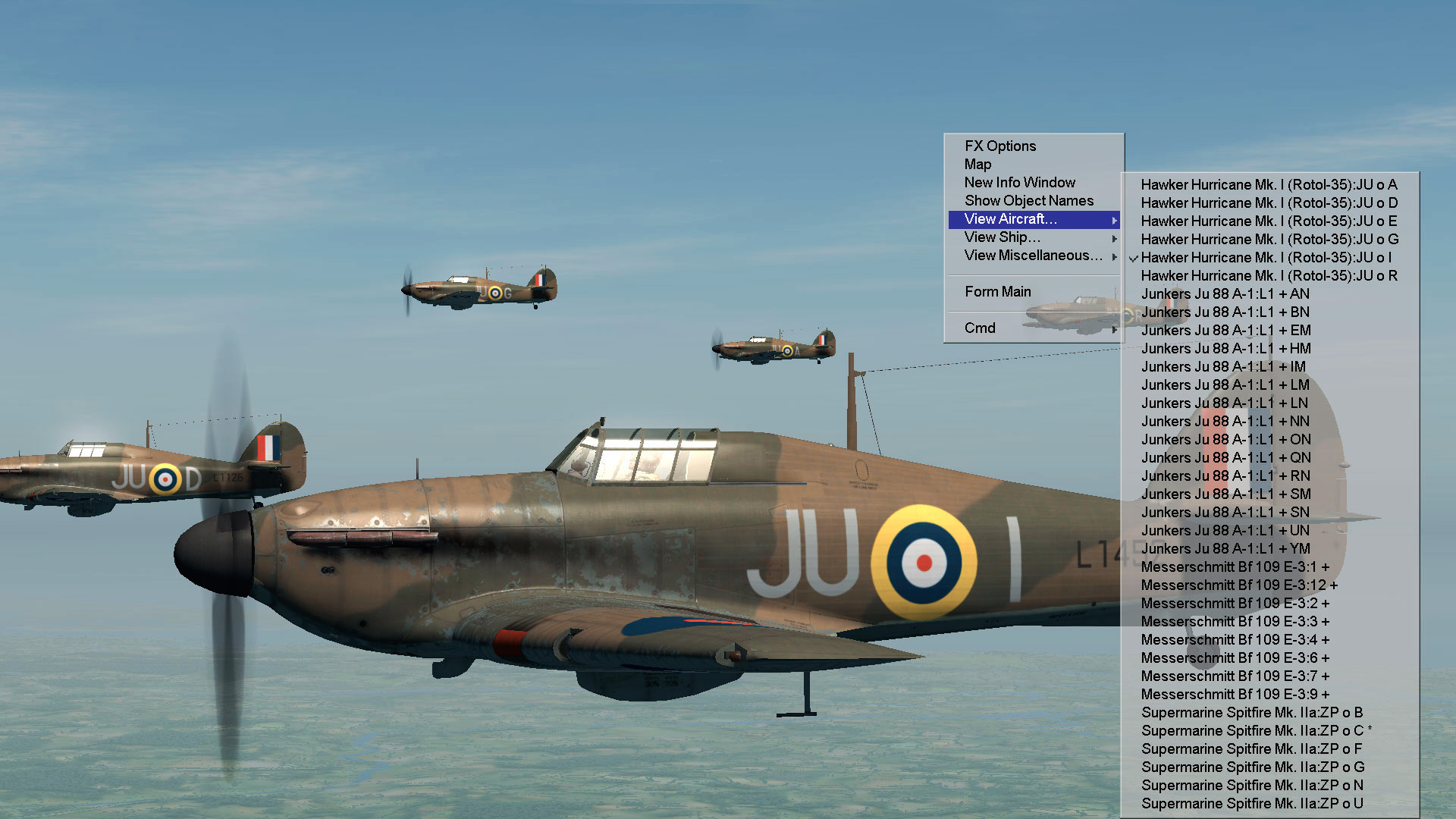The height and width of the screenshot is (819, 1456).
Task: Toggle Show Object Names
Action: pyautogui.click(x=1028, y=201)
